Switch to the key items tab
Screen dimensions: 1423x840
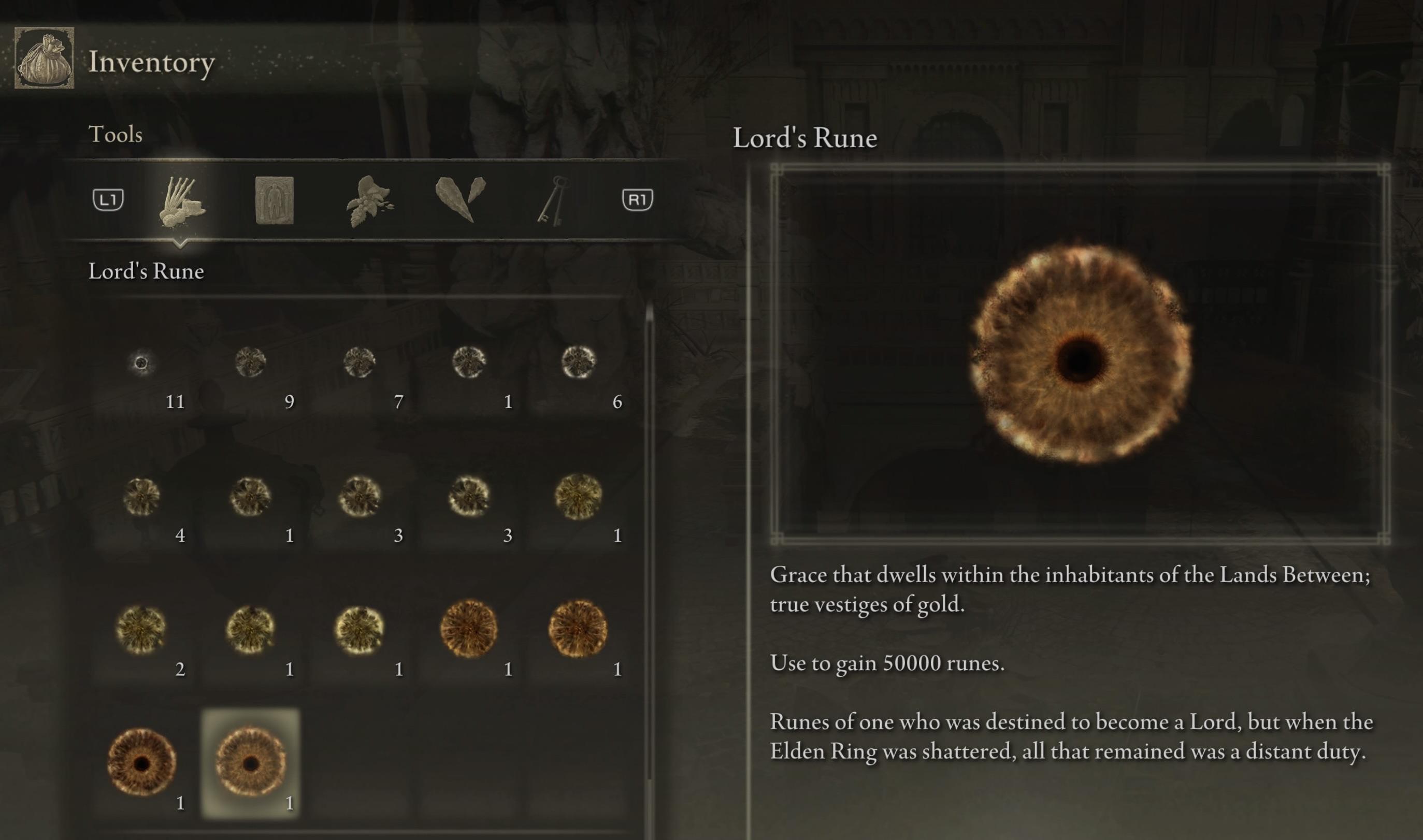tap(551, 200)
